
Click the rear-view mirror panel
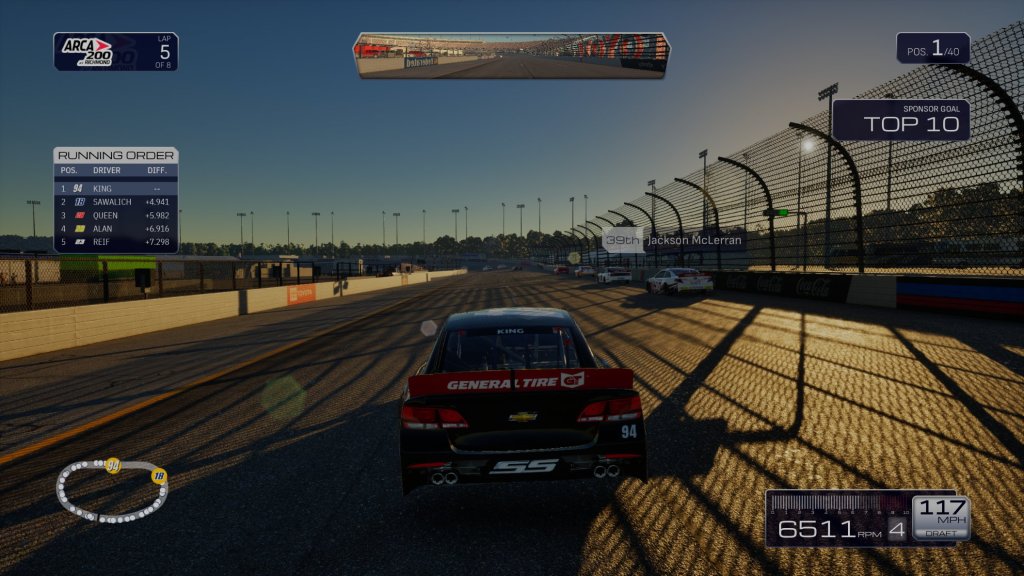pos(511,54)
